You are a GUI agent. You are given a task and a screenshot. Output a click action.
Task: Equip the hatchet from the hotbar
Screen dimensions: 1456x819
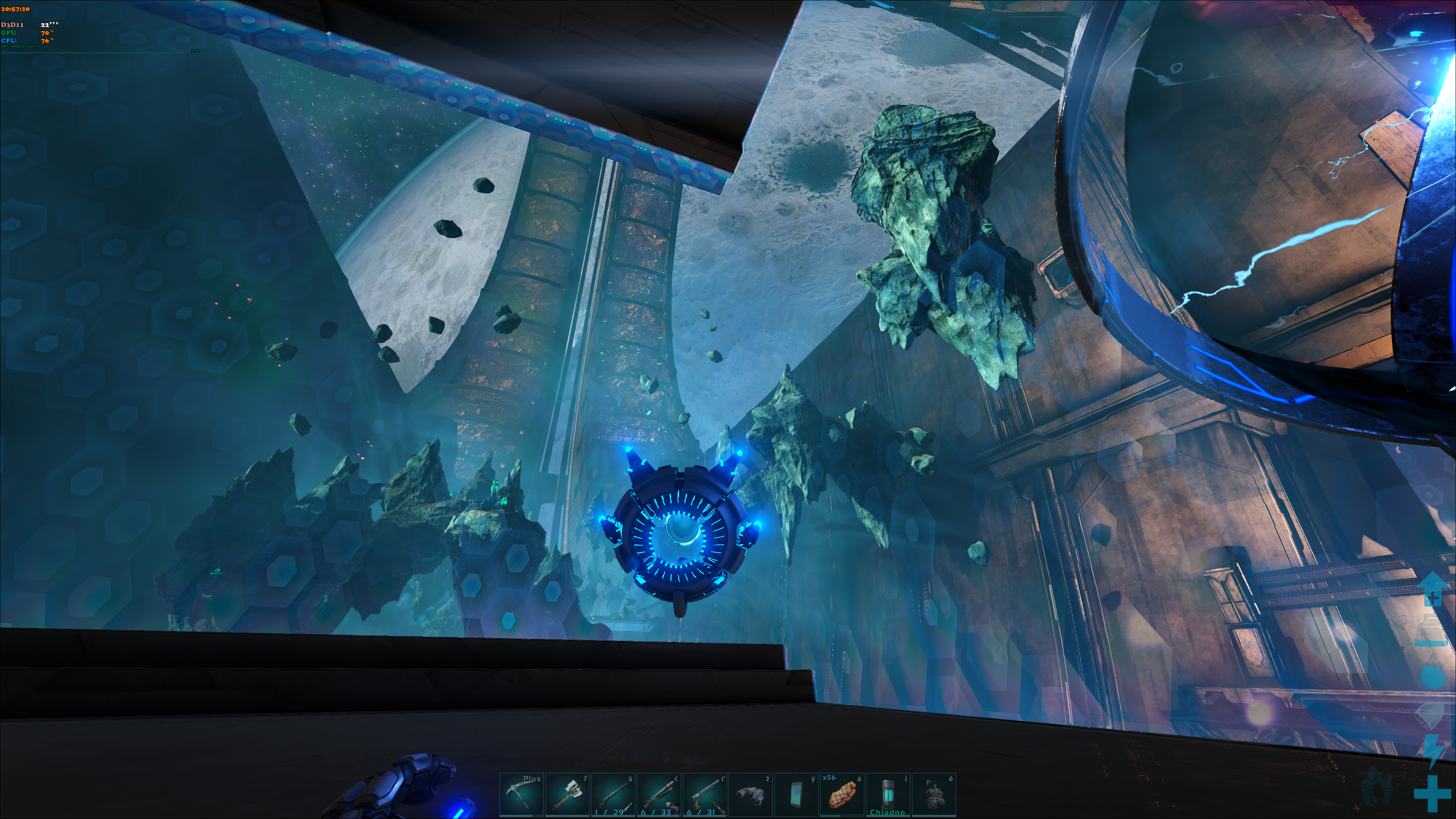567,795
